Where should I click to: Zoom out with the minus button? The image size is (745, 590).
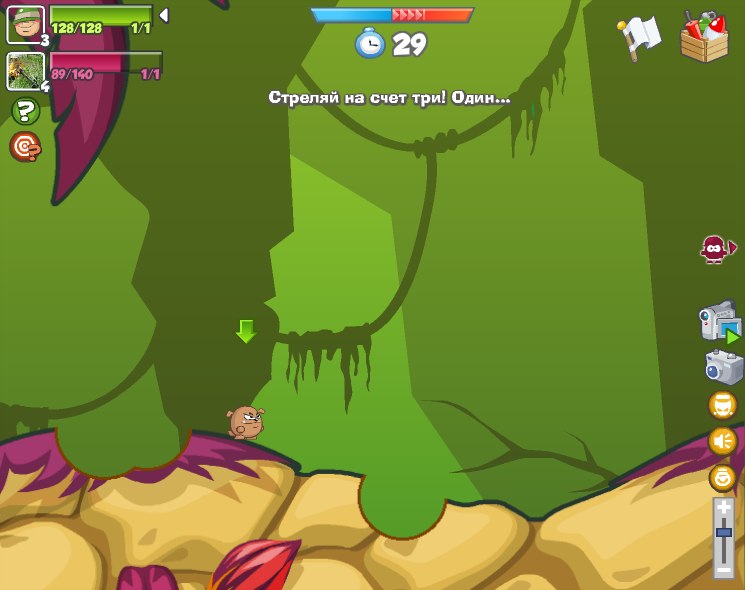pyautogui.click(x=724, y=569)
